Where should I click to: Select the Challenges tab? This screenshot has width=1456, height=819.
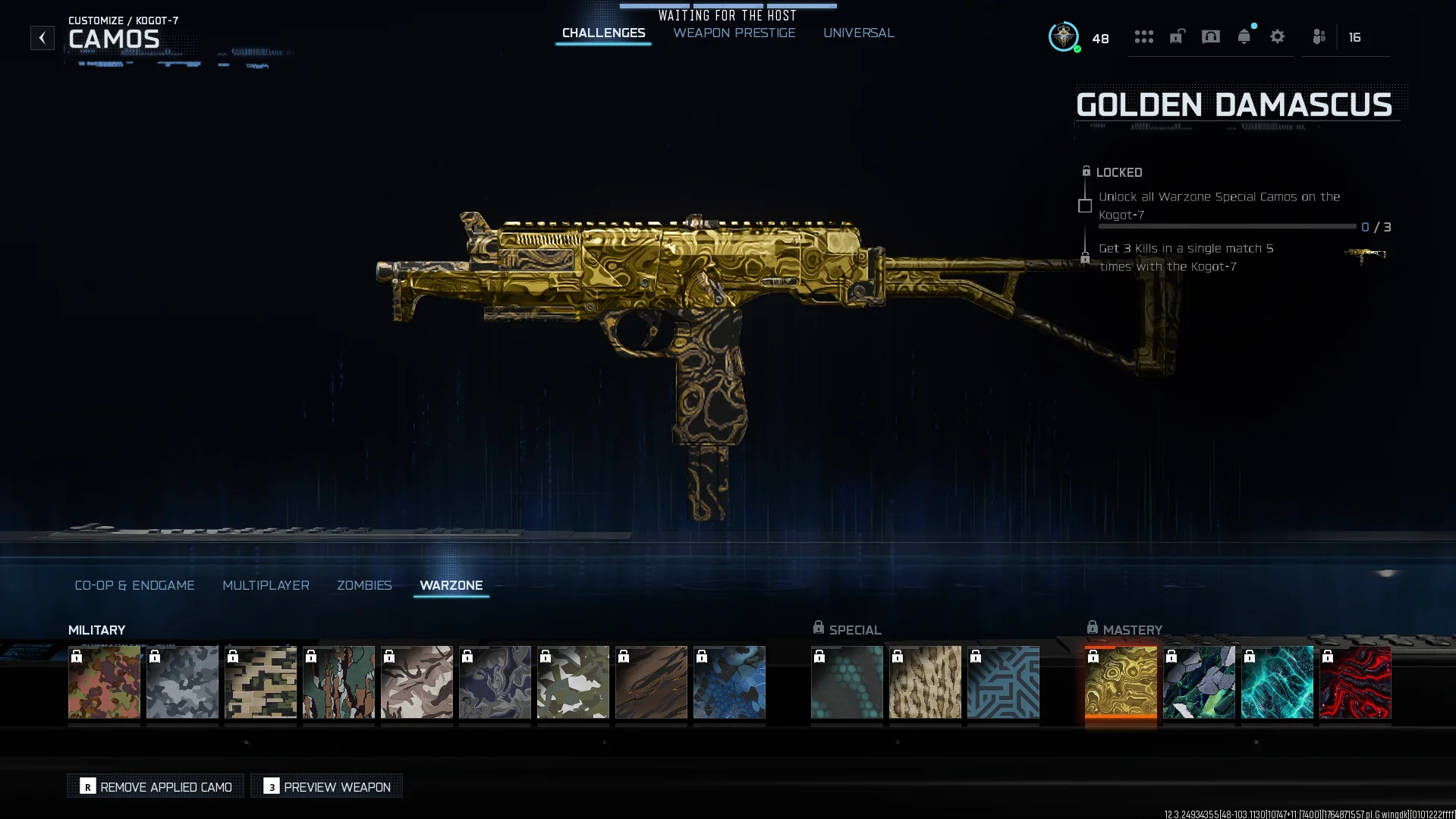603,33
